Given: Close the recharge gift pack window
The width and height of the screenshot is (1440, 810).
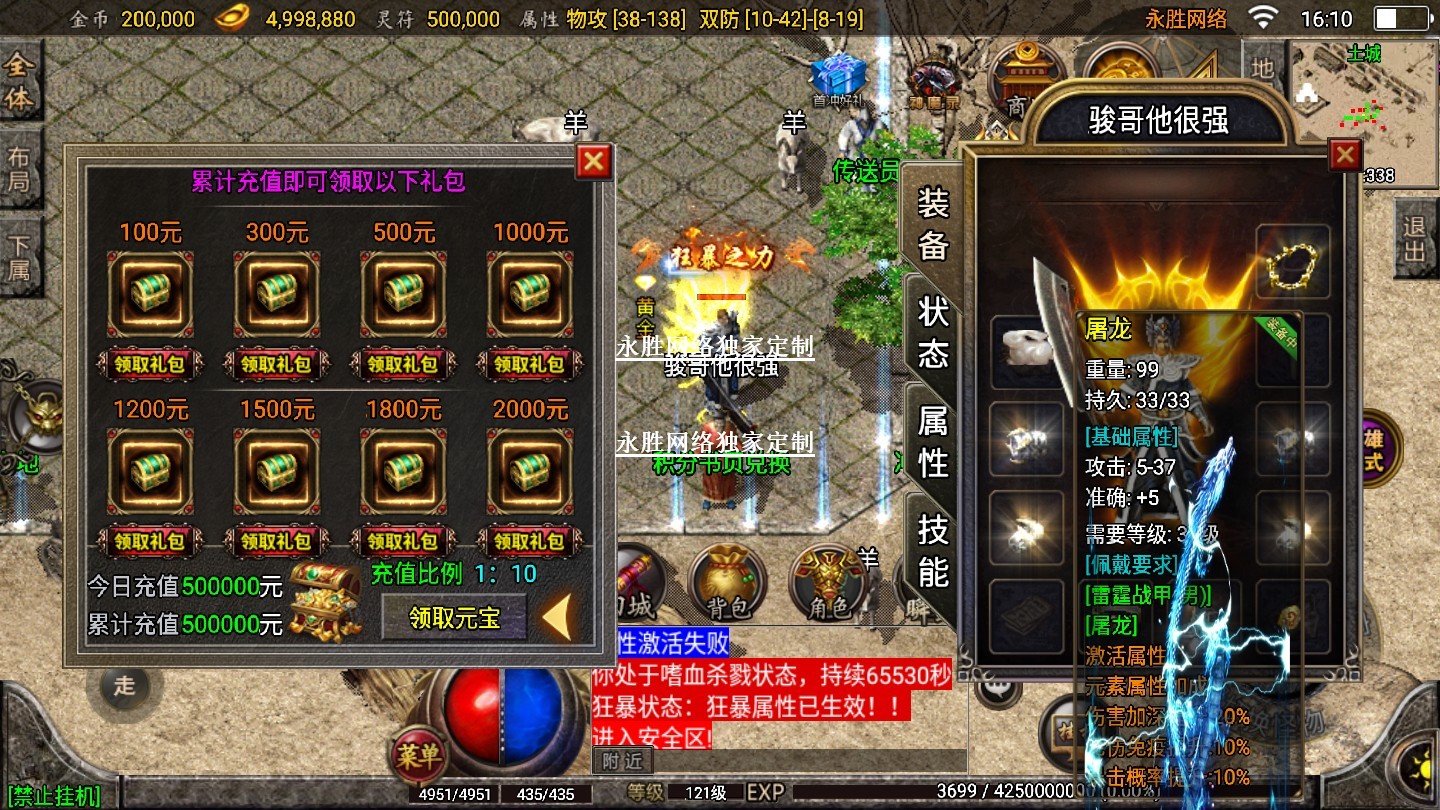Looking at the screenshot, I should point(594,161).
